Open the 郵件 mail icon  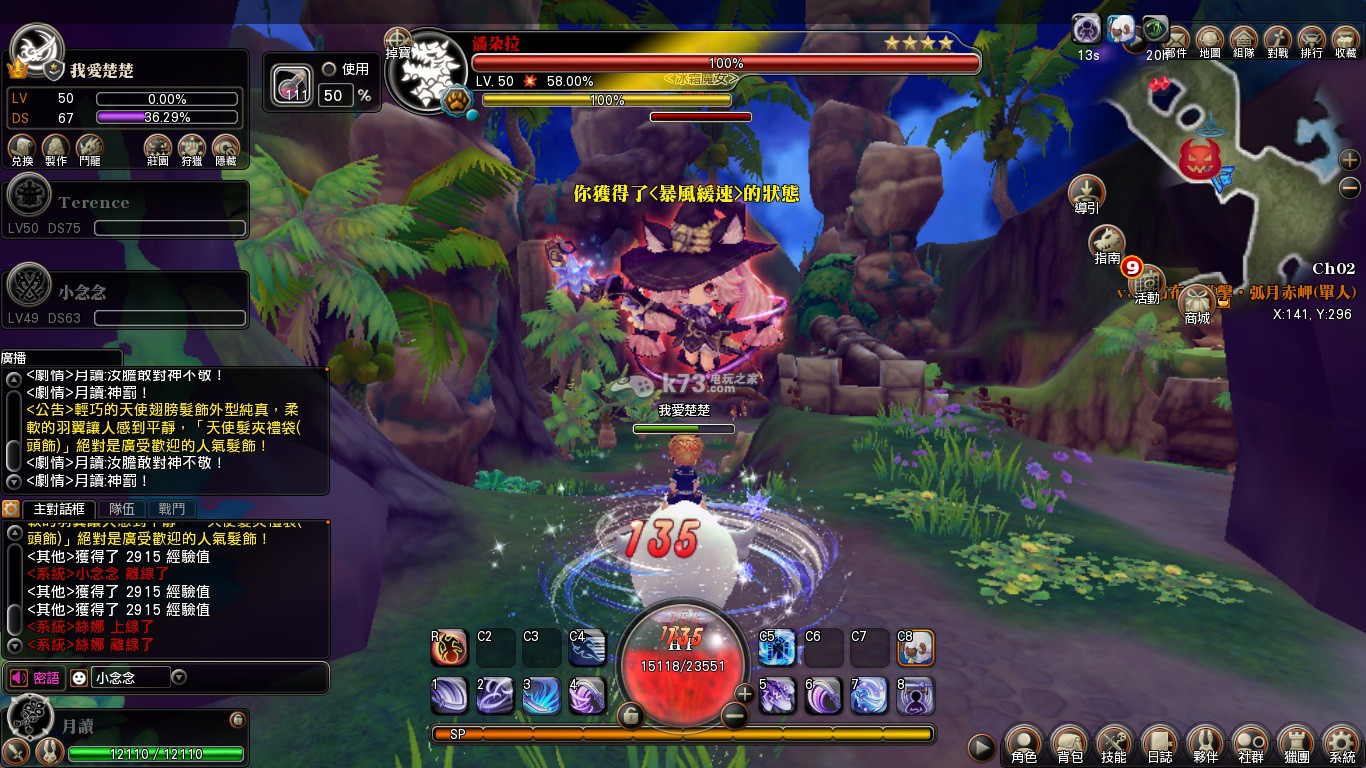point(1176,40)
